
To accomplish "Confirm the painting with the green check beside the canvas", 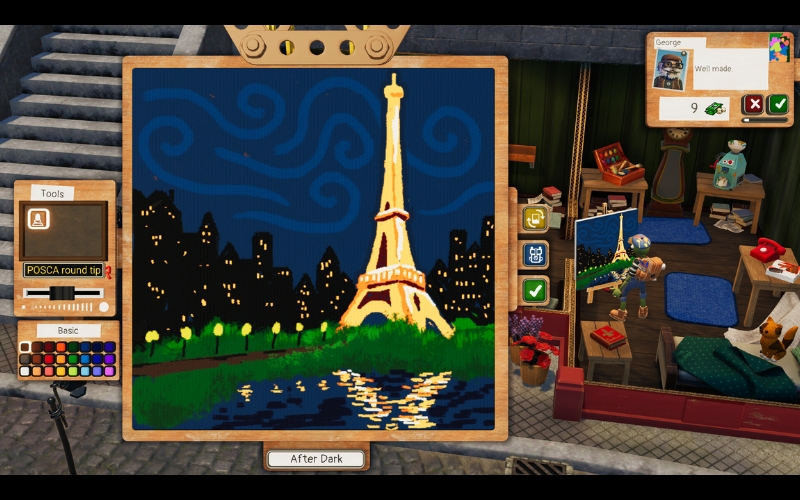I will [535, 290].
